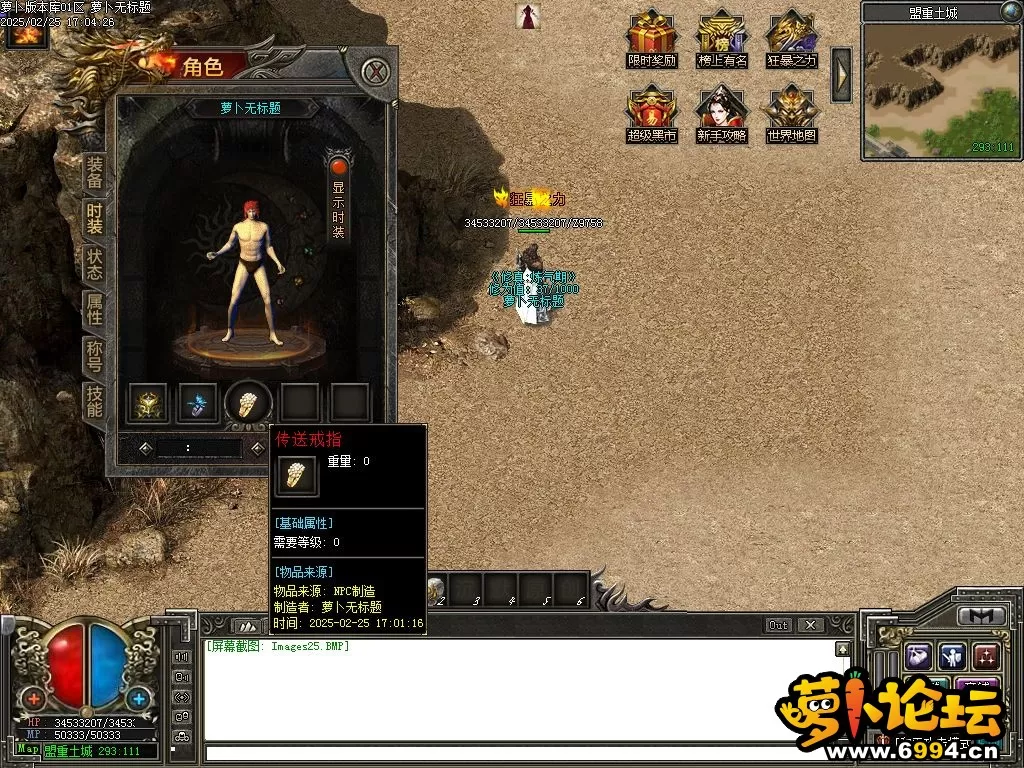The height and width of the screenshot is (768, 1024).
Task: Activate the 狂暴之力 berserk power icon
Action: pos(792,40)
